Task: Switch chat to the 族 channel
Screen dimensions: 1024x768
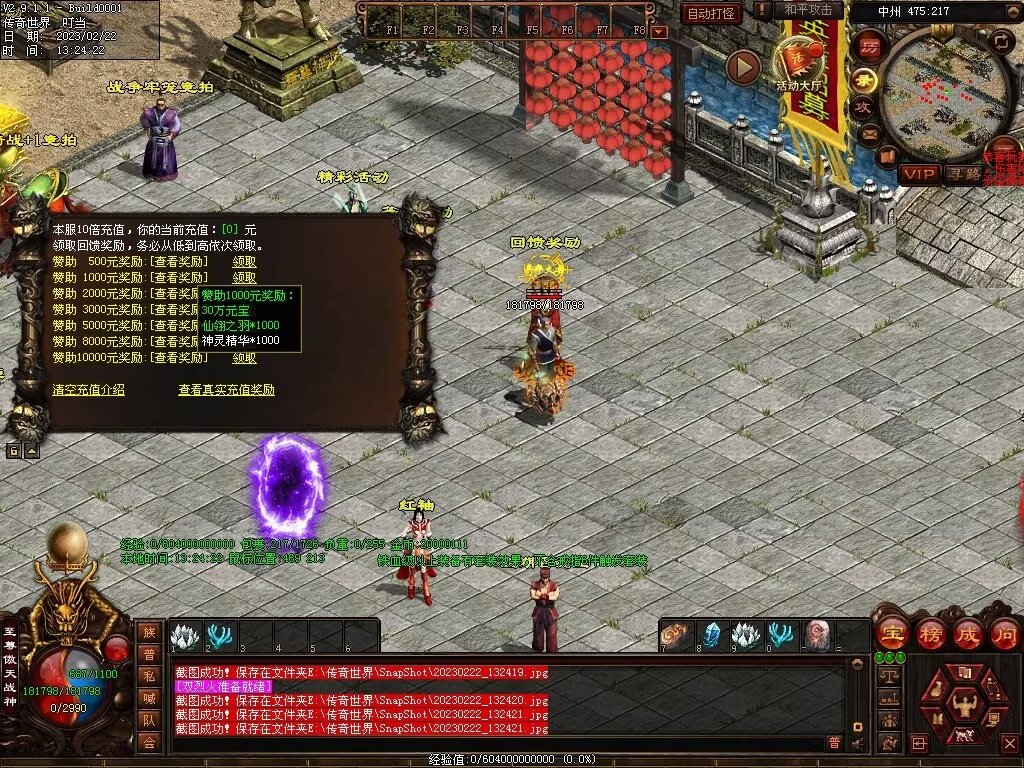Action: 149,632
